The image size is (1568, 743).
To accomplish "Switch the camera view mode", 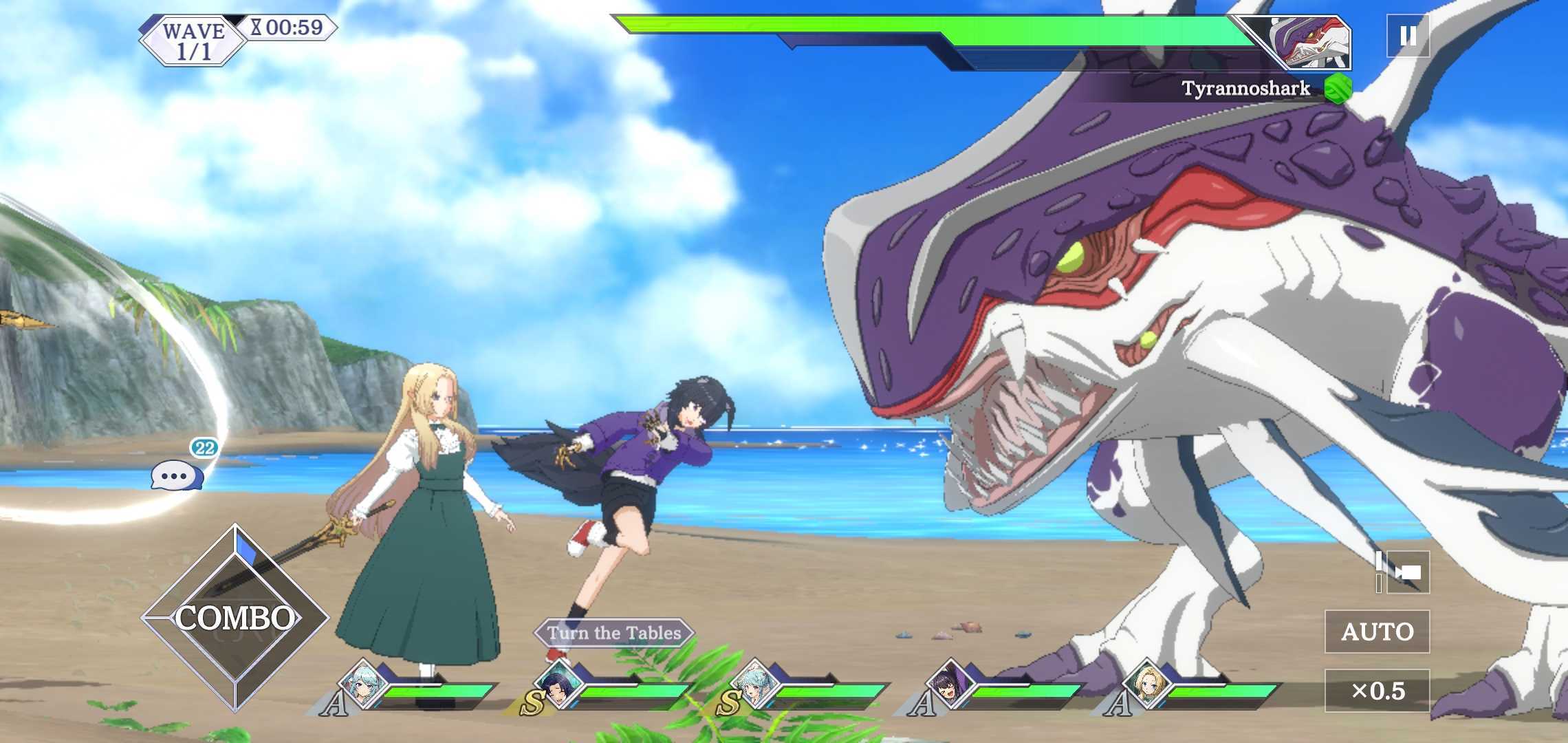I will click(1407, 572).
